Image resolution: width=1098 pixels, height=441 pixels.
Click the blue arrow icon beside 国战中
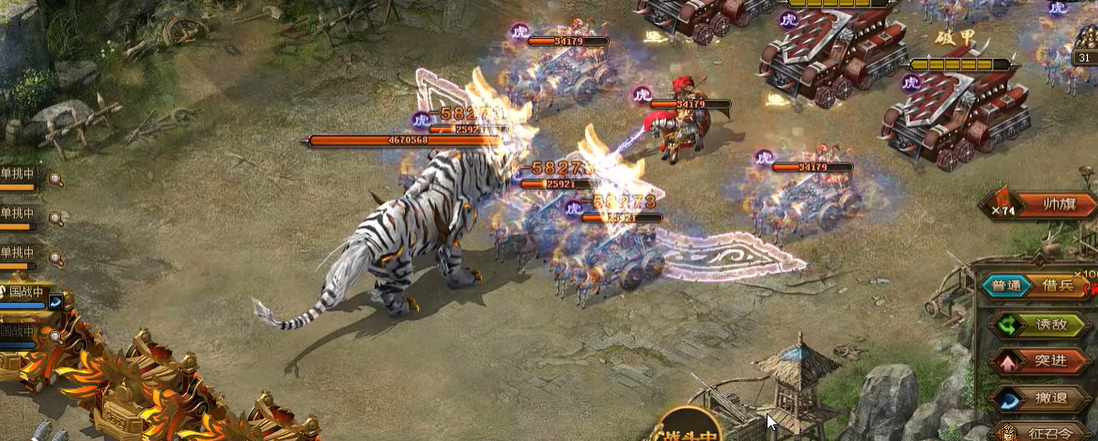click(55, 300)
